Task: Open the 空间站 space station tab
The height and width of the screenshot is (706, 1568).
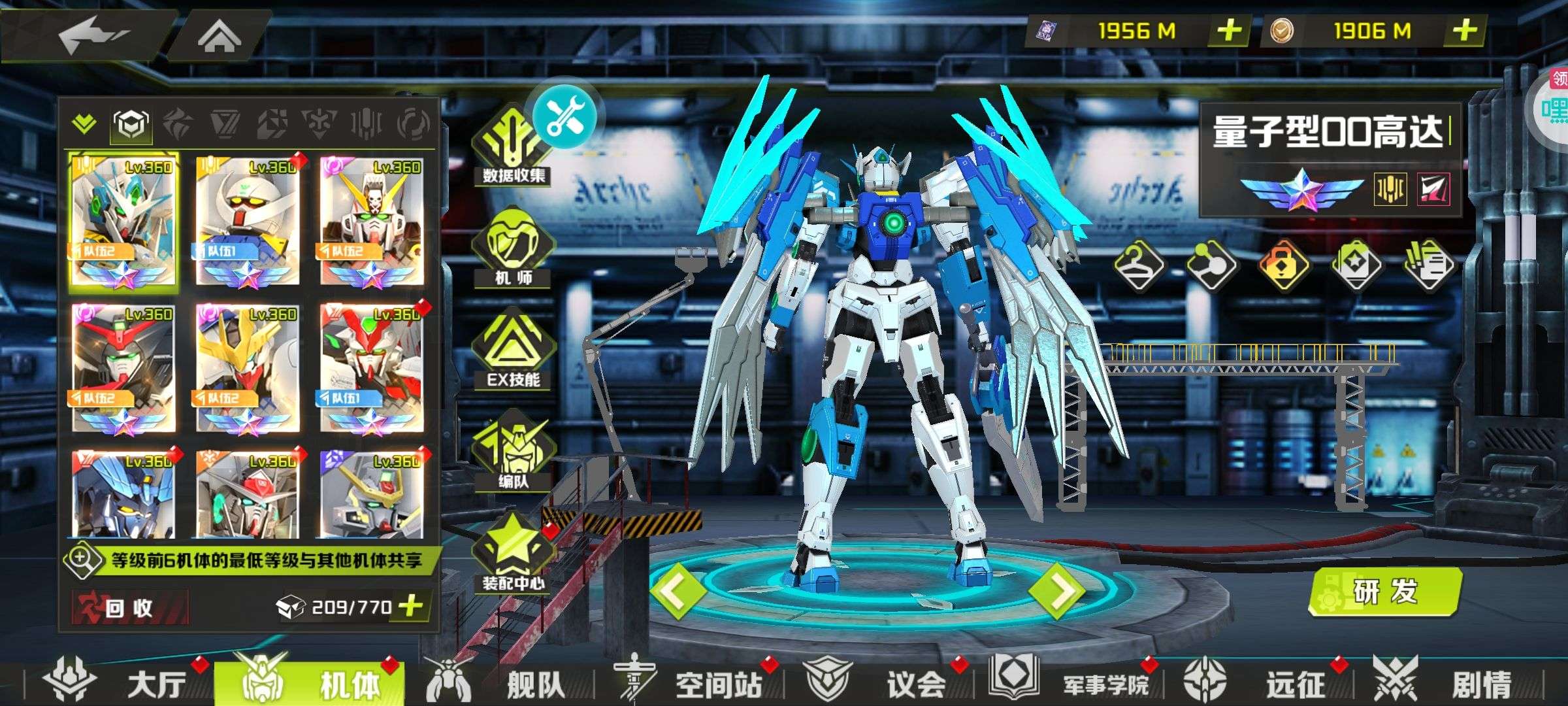Action: 693,684
